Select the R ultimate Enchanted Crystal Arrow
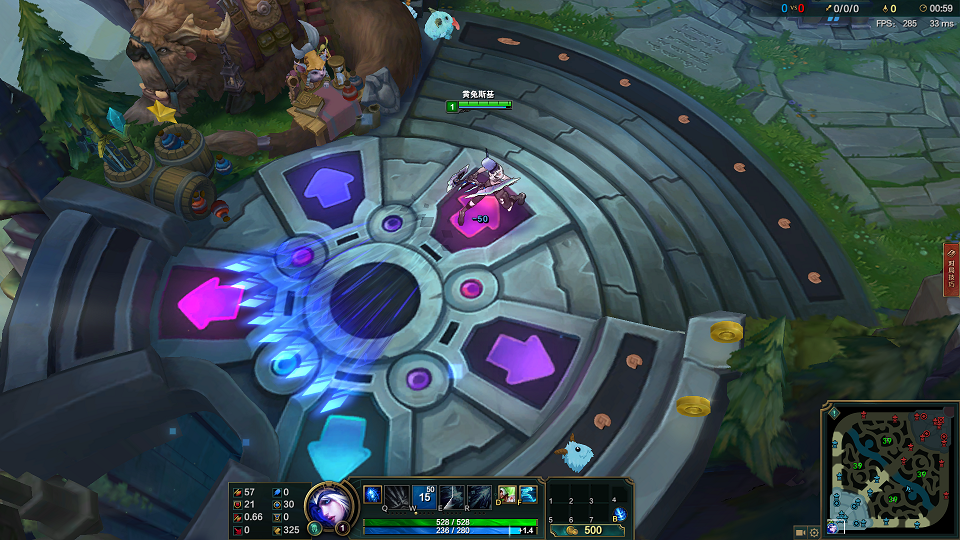 click(480, 496)
